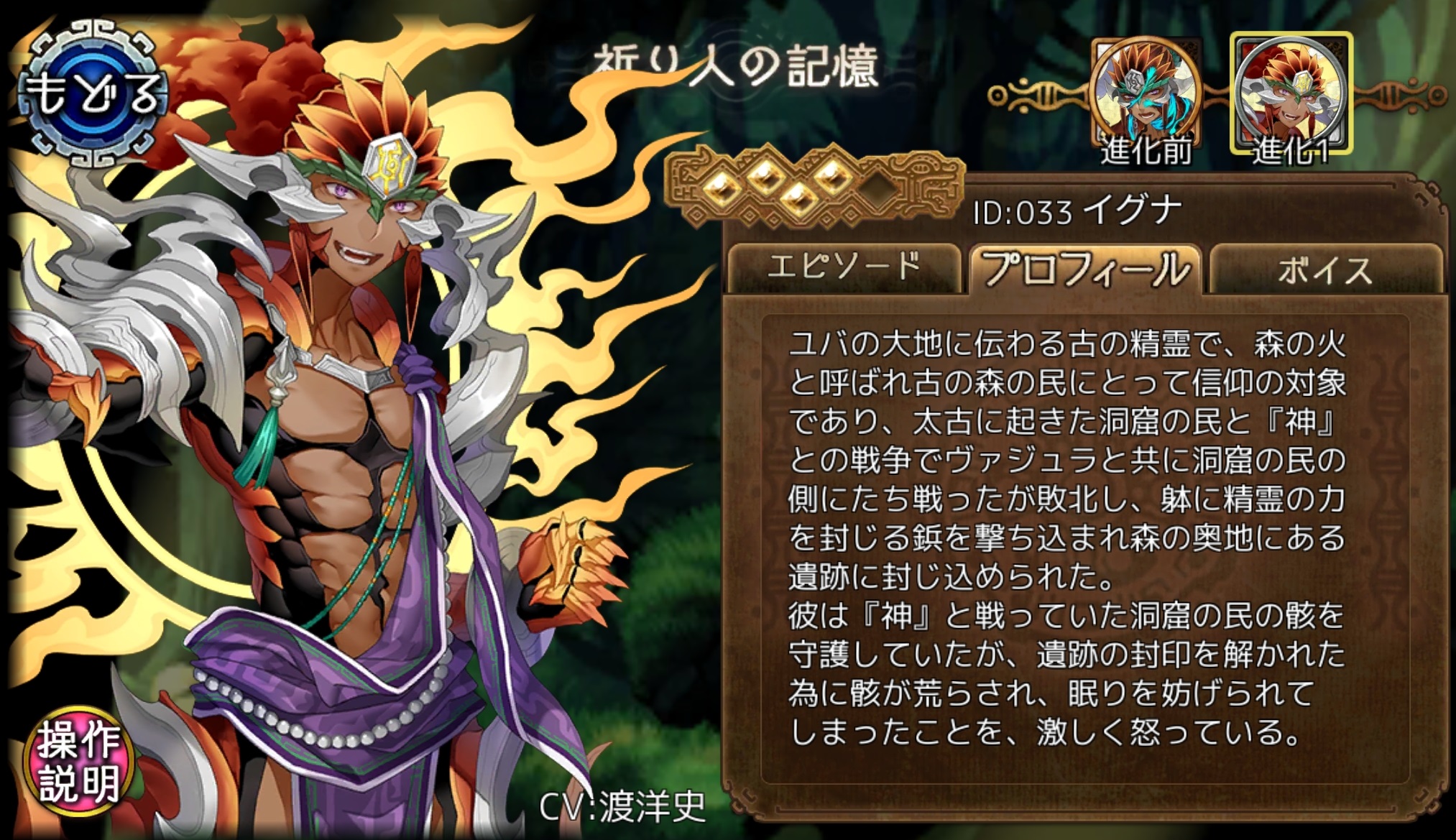Image resolution: width=1456 pixels, height=840 pixels.
Task: Tap the second gold gem icon
Action: [765, 180]
